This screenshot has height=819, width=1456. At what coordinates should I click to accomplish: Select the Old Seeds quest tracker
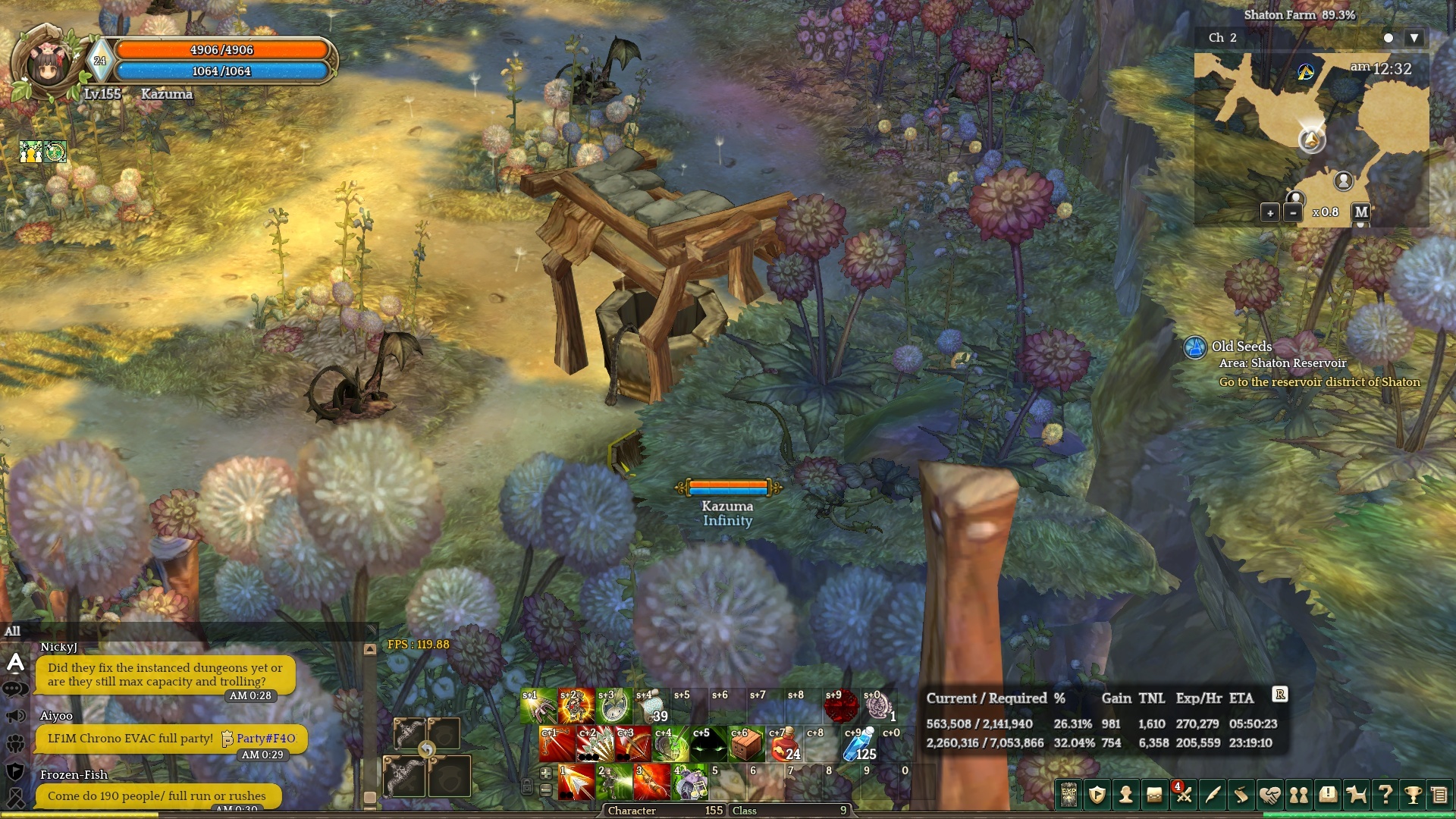coord(1241,347)
